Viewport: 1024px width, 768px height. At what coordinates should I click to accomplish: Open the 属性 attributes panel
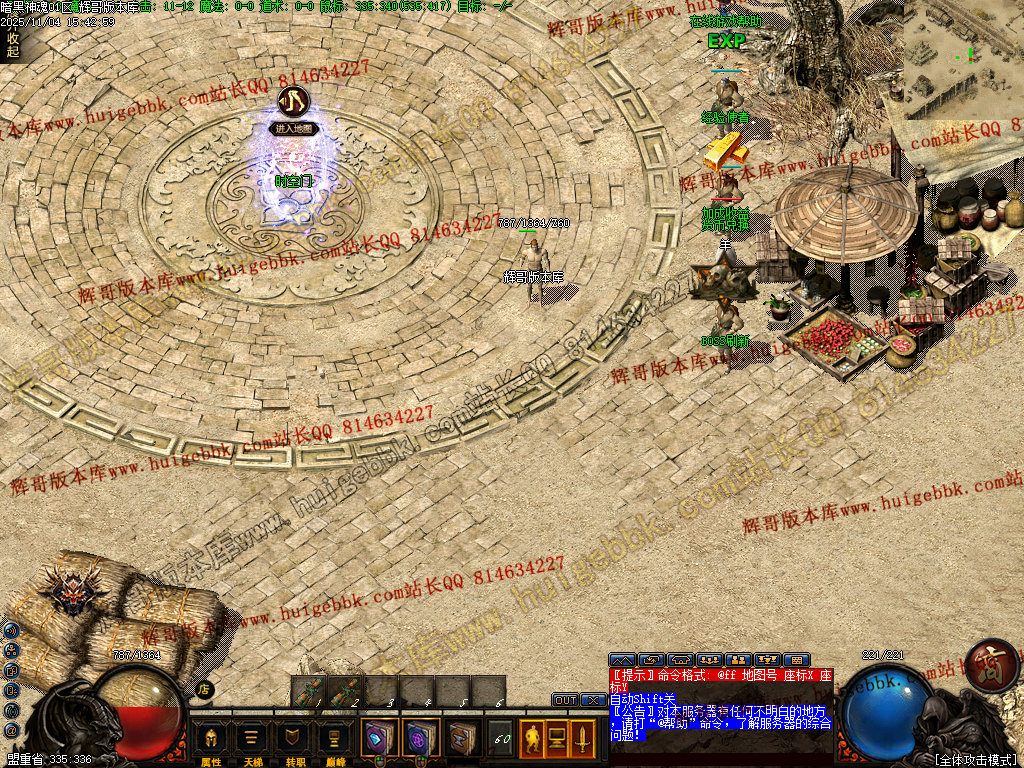[211, 739]
